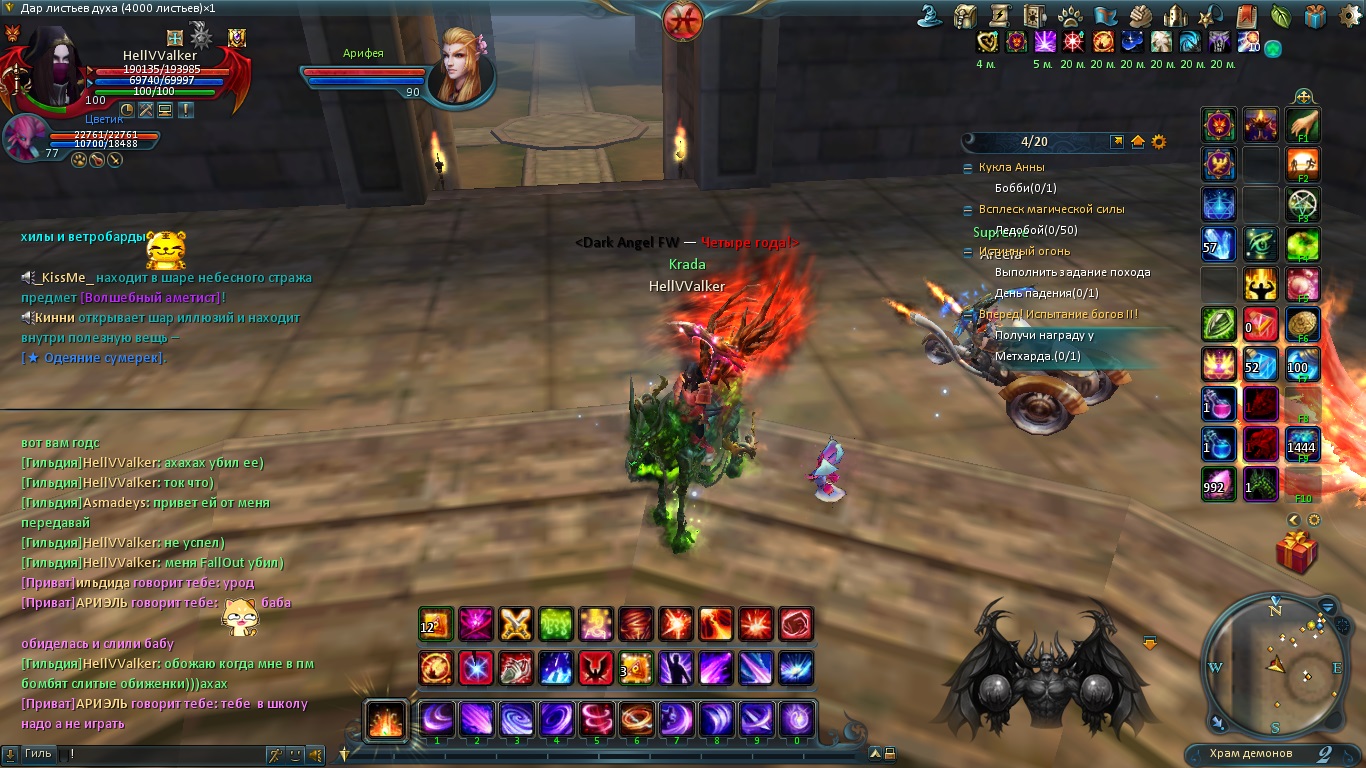Select the Кукла Анны quest entry

[x=1011, y=167]
